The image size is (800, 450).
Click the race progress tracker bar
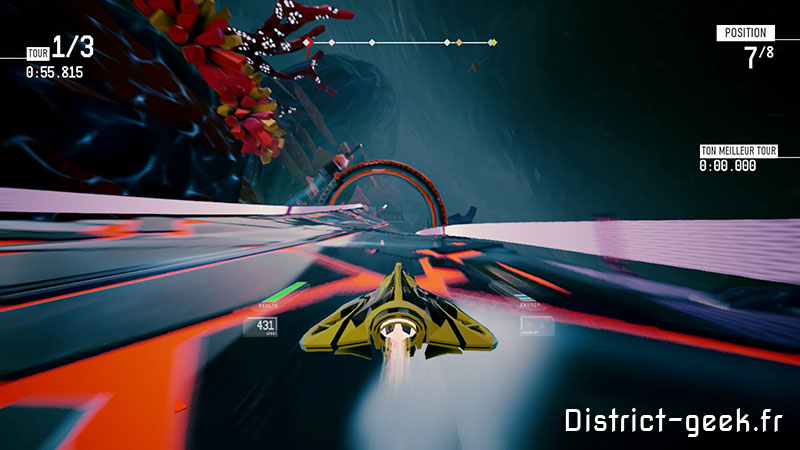coord(400,43)
